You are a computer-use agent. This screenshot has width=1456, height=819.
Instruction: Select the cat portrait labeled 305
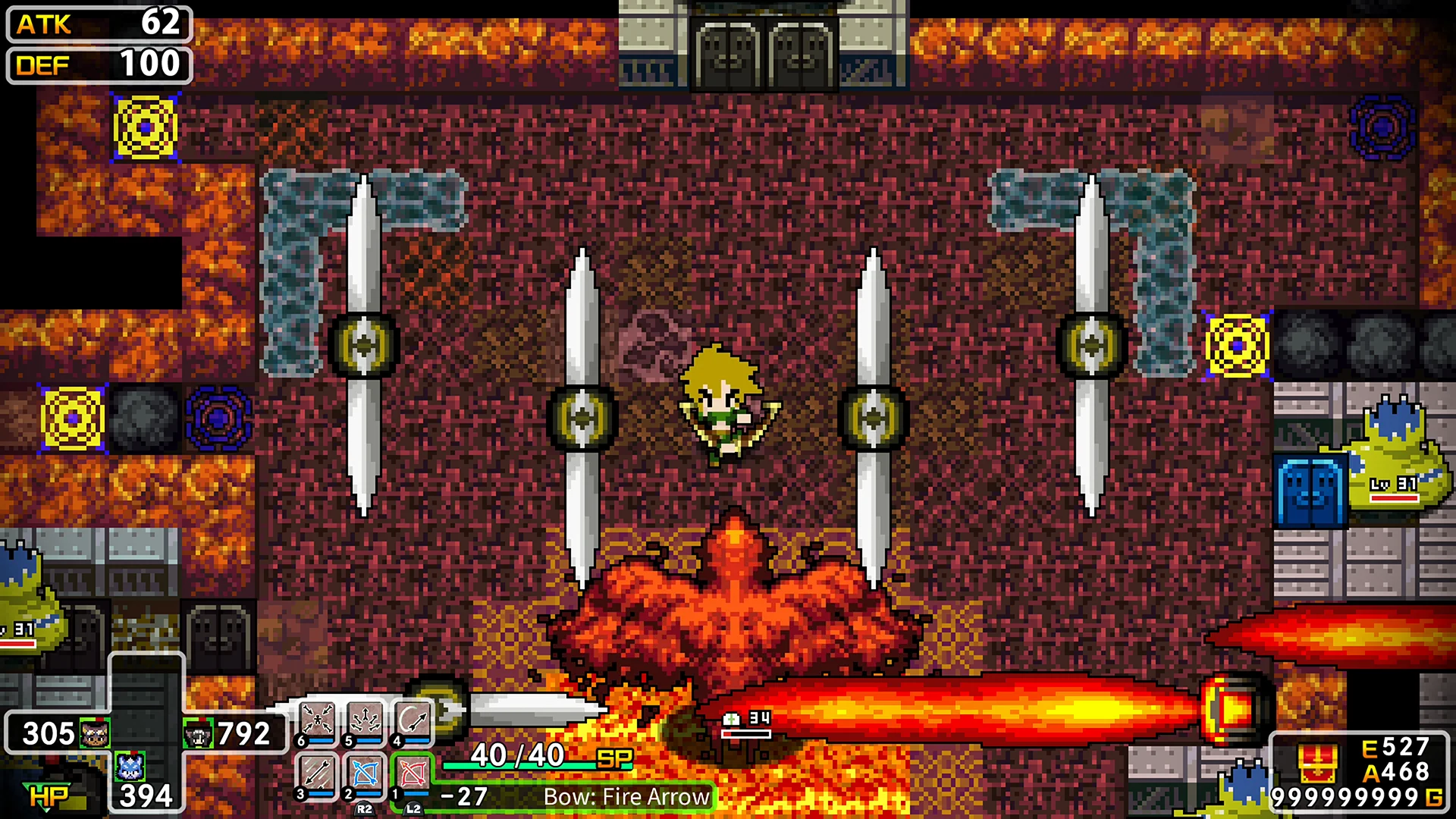(x=94, y=733)
